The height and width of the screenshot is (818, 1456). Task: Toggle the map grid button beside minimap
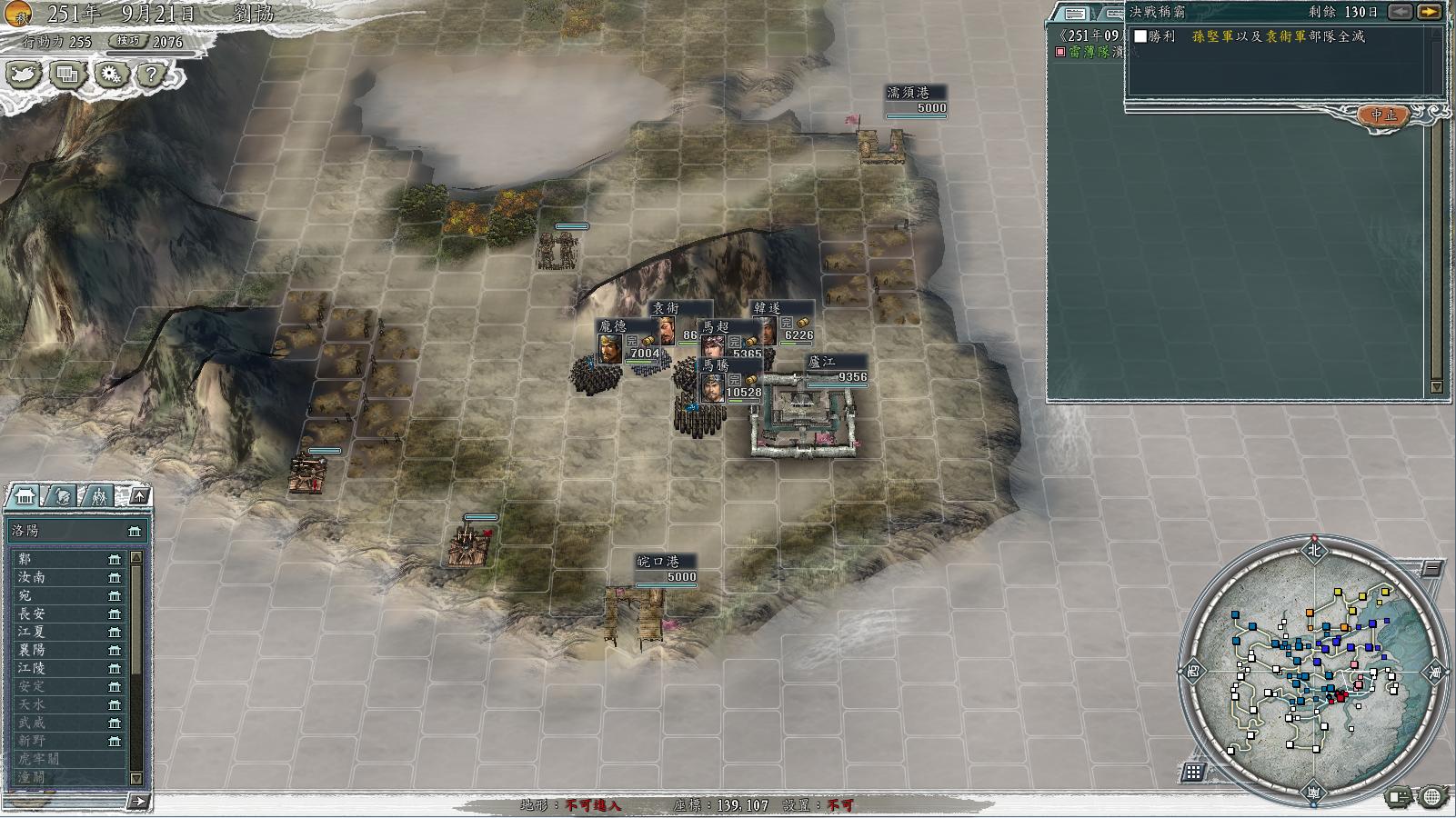(1194, 773)
